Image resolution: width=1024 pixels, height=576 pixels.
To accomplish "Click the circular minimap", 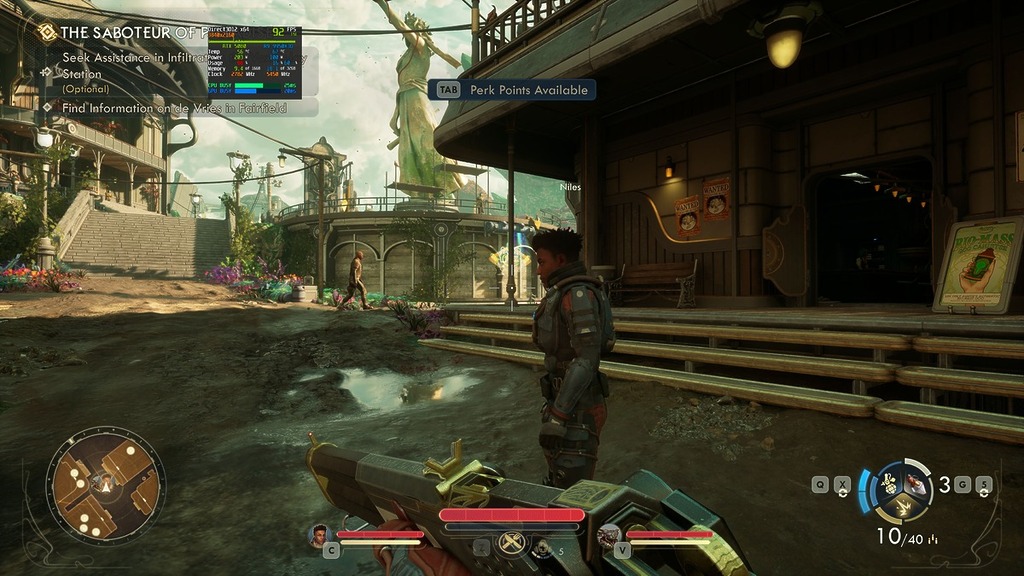I will point(105,486).
